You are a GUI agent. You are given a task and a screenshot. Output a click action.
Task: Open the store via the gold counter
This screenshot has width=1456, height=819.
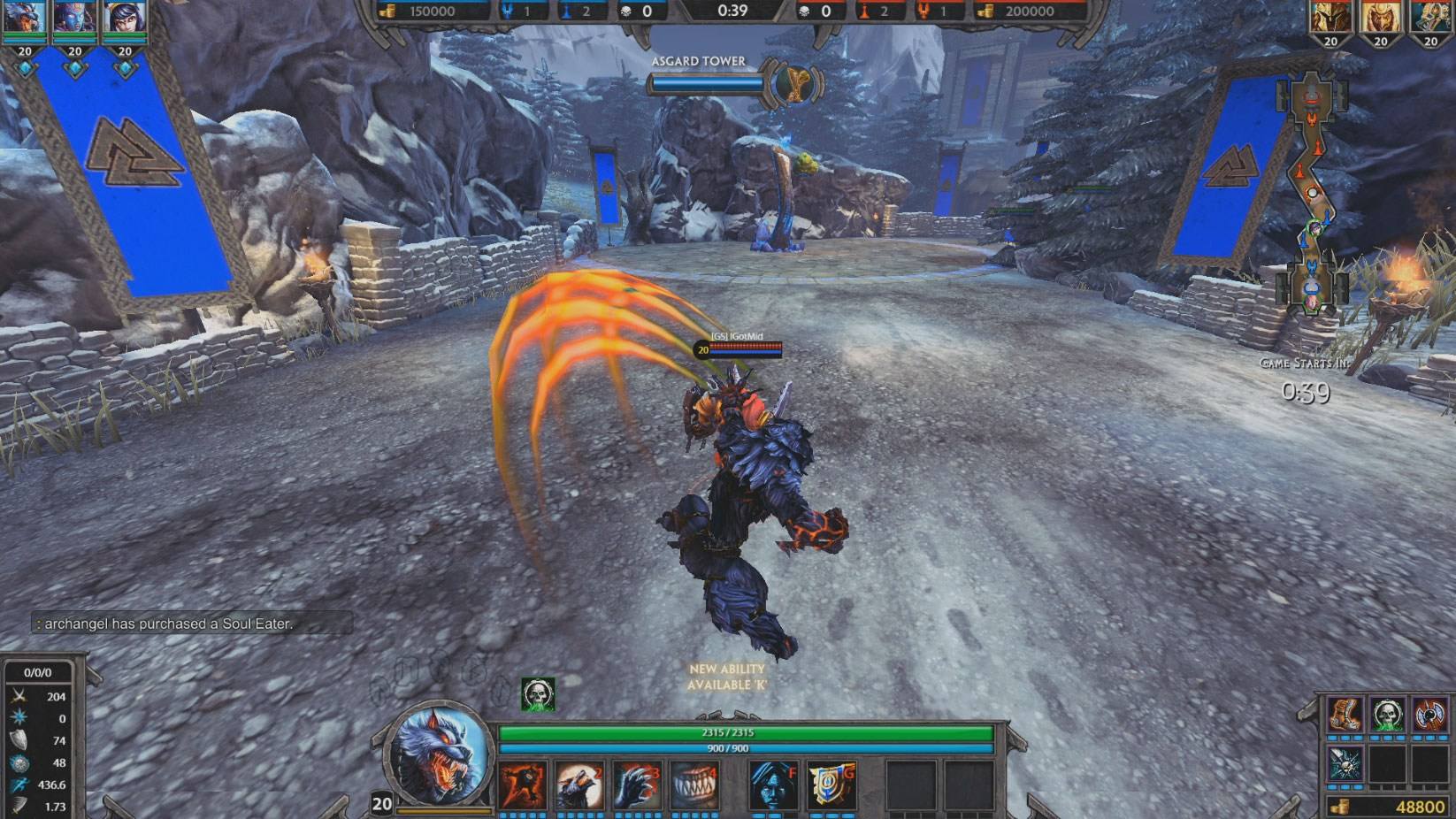tap(1389, 807)
